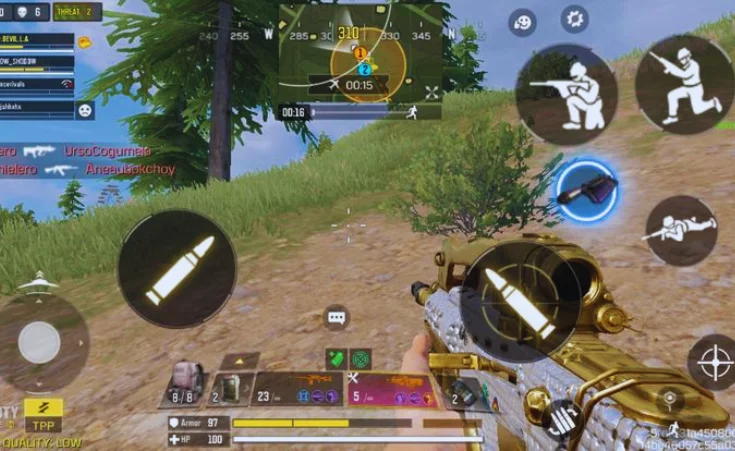Open the emote smiley button

coord(522,22)
